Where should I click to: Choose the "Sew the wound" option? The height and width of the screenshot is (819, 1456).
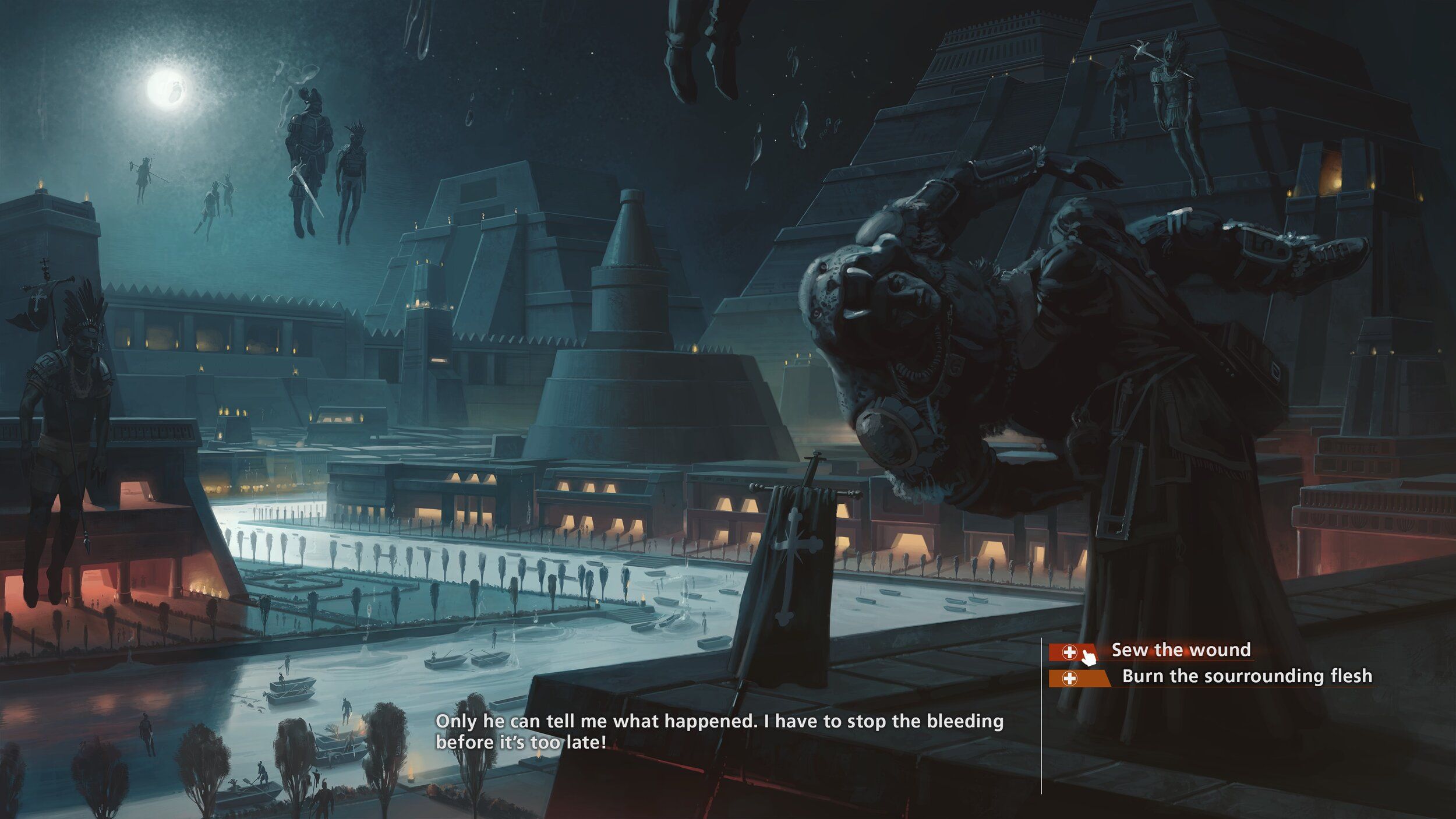[1181, 650]
